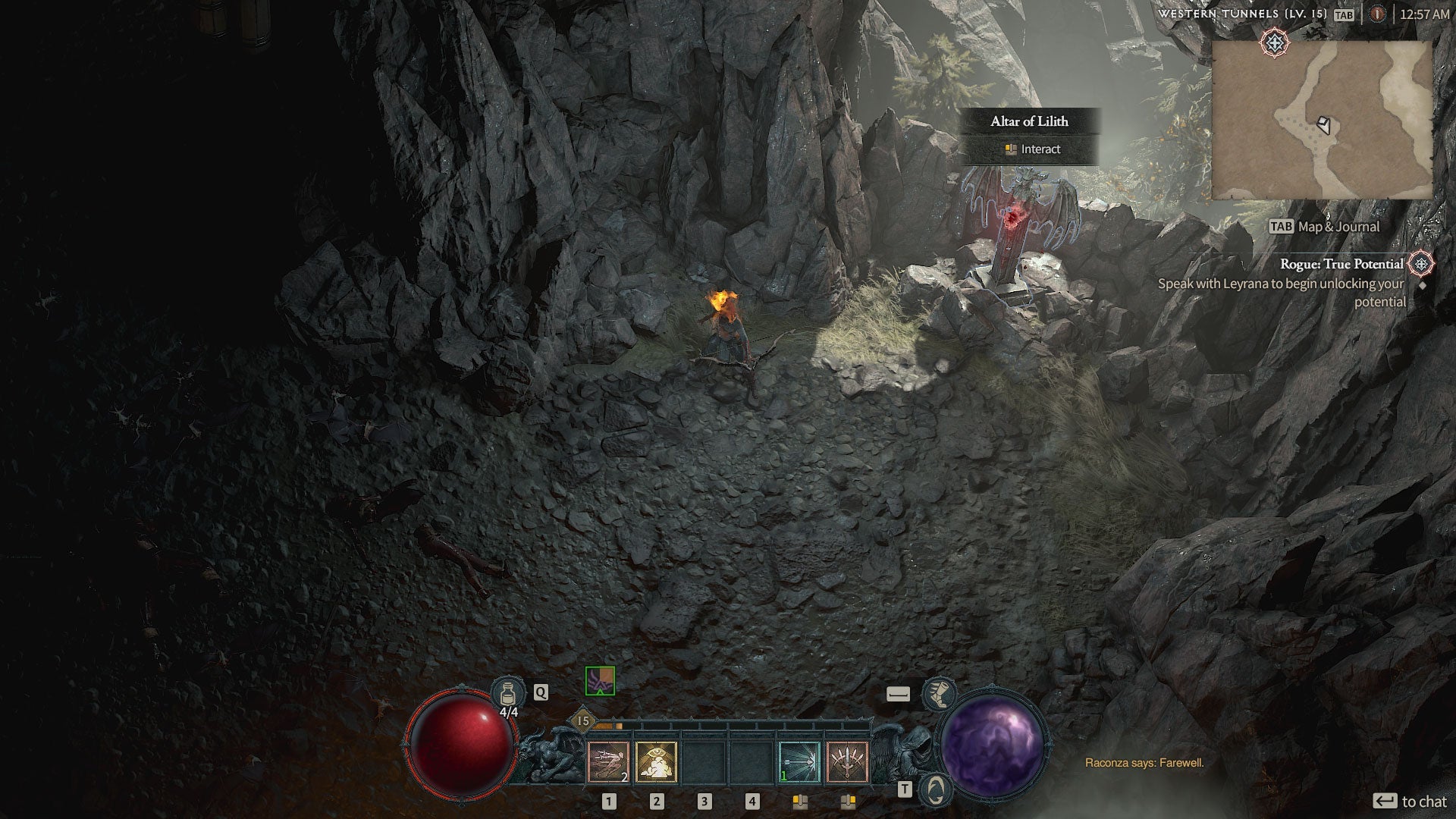Click the winged boot evade icon
Screen dimensions: 1456x819
tap(938, 693)
